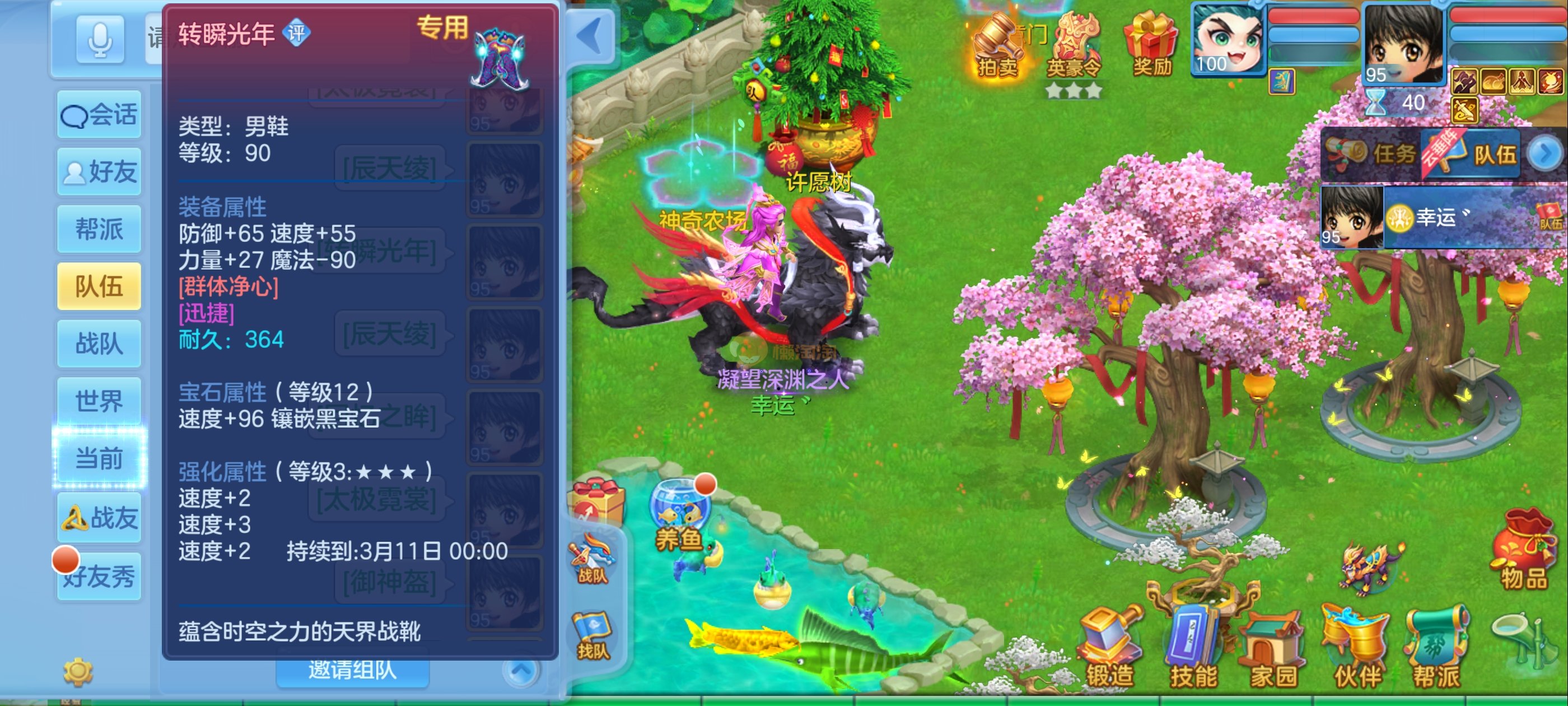Select the 帮派 guild channel tab
This screenshot has width=1568, height=706.
click(x=99, y=229)
